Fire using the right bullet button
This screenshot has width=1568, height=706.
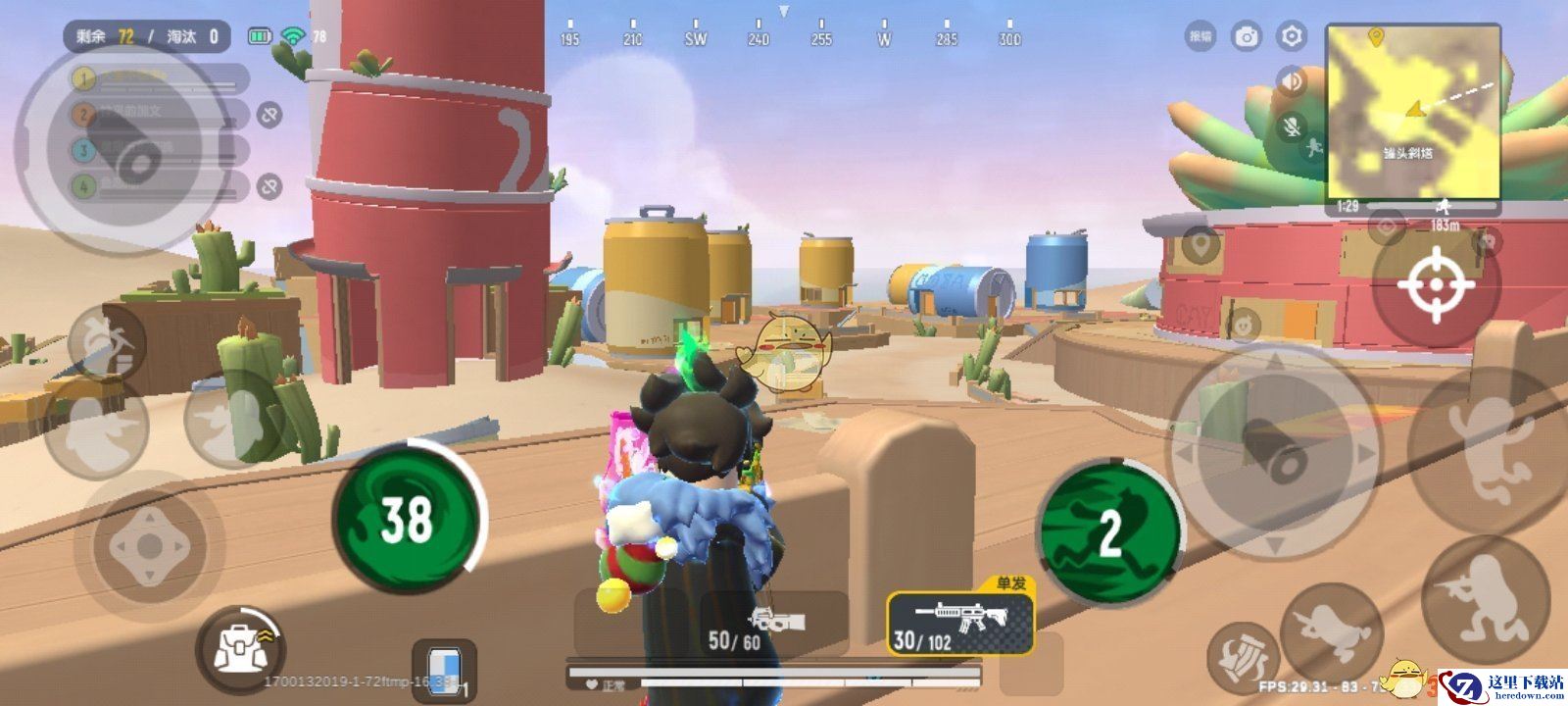[1274, 444]
